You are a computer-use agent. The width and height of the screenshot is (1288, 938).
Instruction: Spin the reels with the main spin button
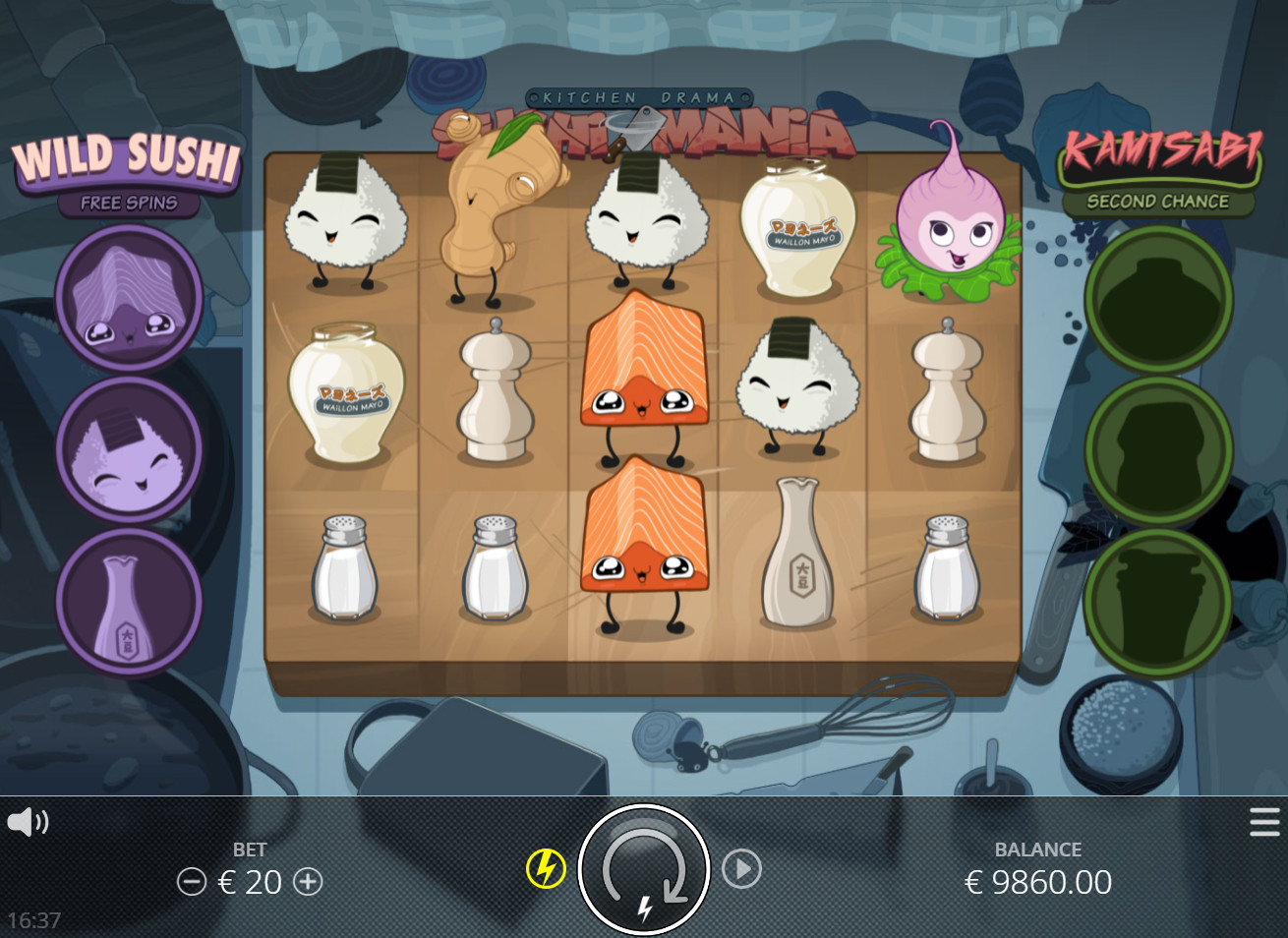644,869
